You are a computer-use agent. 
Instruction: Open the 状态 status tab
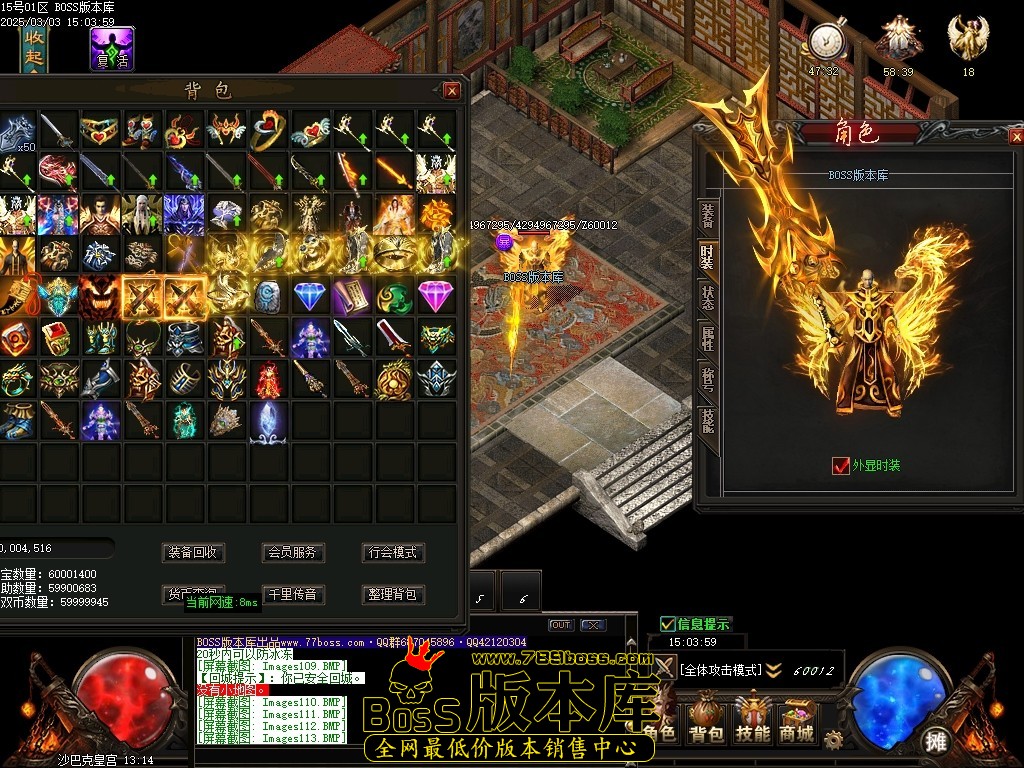tap(708, 297)
